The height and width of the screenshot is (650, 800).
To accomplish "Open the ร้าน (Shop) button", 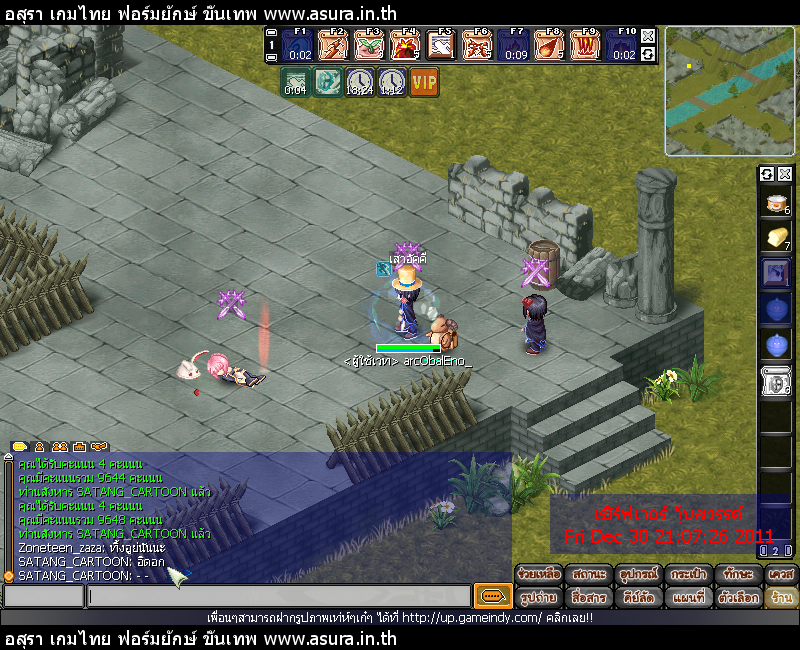I will tap(780, 597).
